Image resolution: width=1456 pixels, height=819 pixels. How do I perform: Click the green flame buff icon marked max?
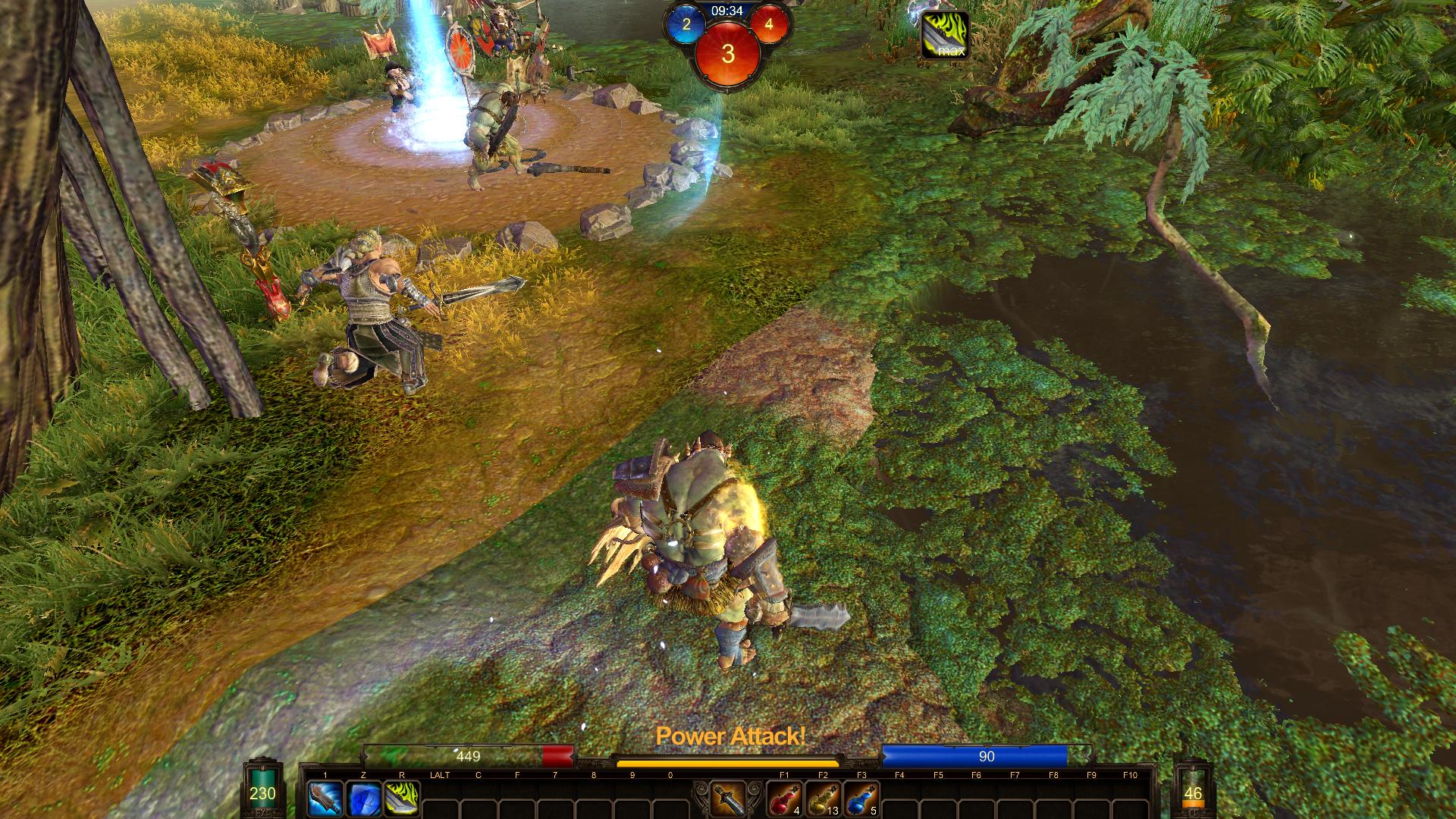(945, 35)
